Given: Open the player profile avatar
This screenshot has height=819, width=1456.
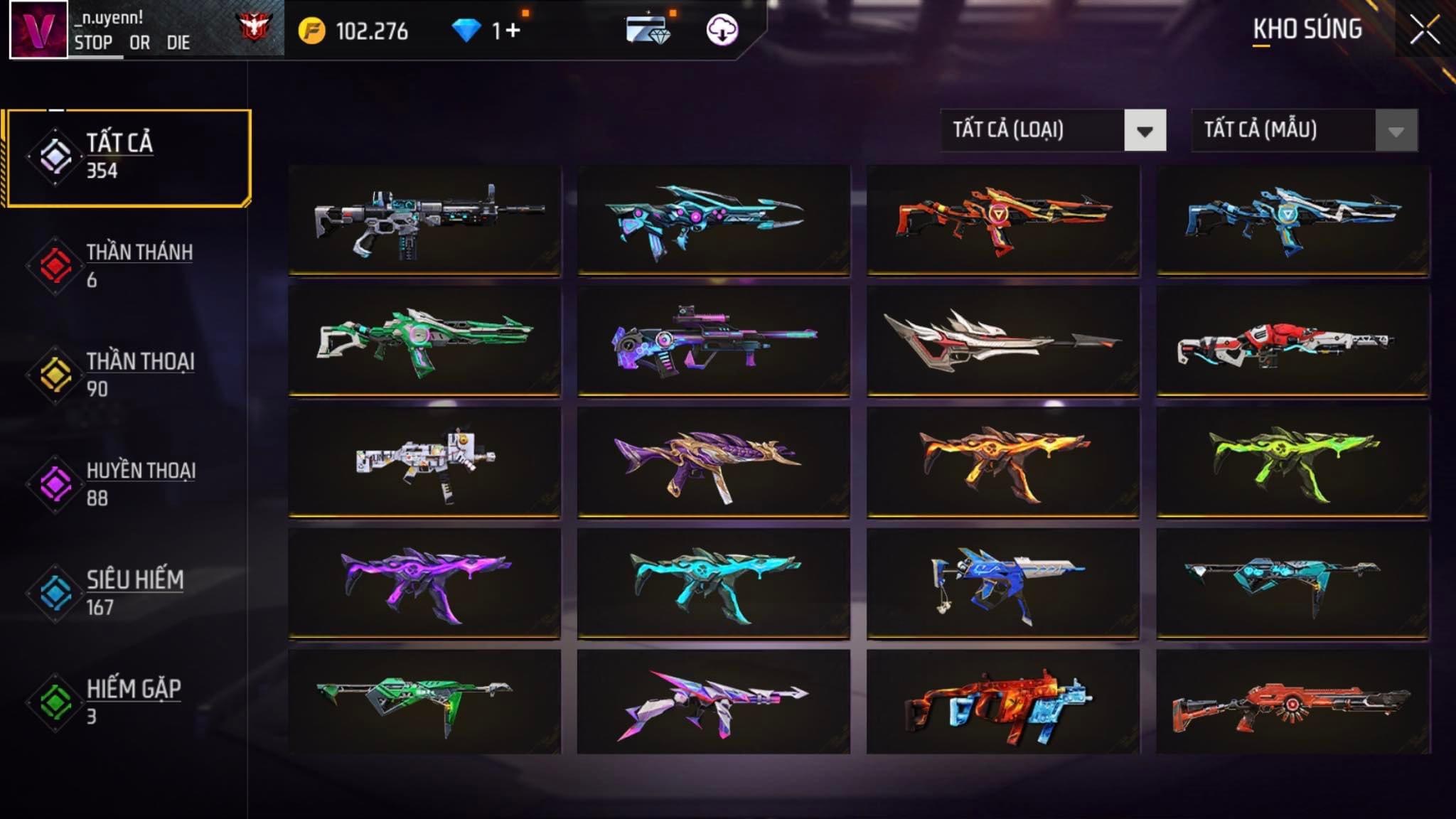Looking at the screenshot, I should click(x=38, y=29).
